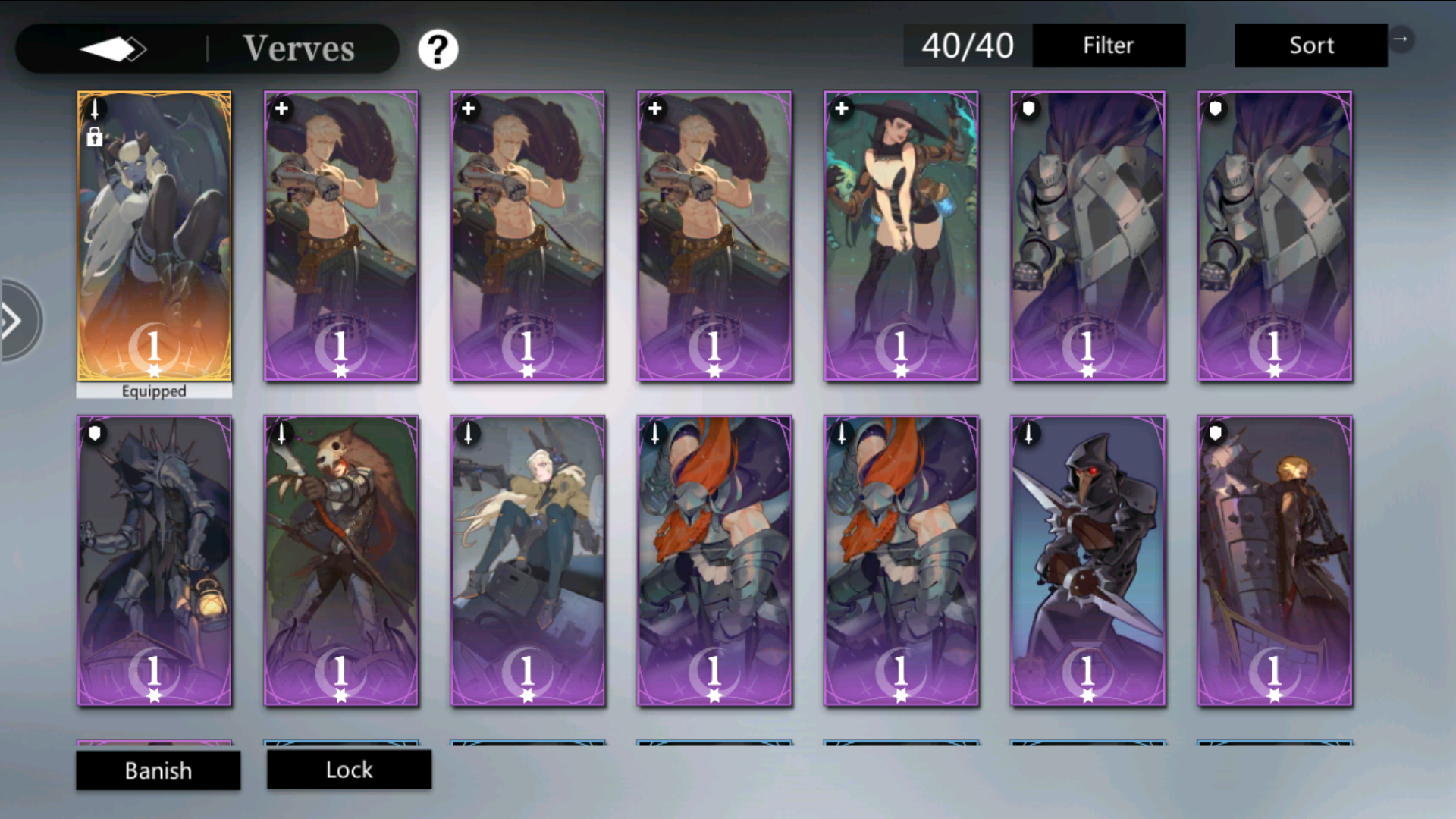1456x819 pixels.
Task: Switch to the Verves tab title
Action: 299,48
